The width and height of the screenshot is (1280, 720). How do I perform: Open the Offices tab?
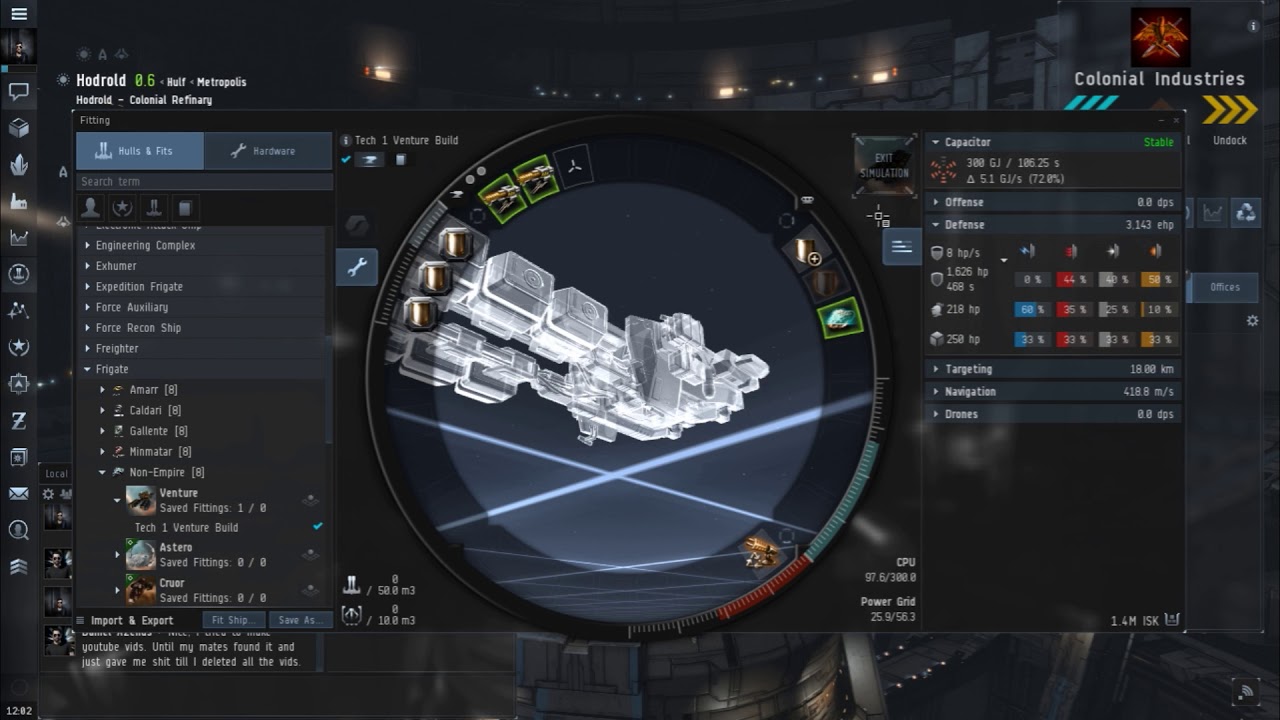pos(1224,287)
